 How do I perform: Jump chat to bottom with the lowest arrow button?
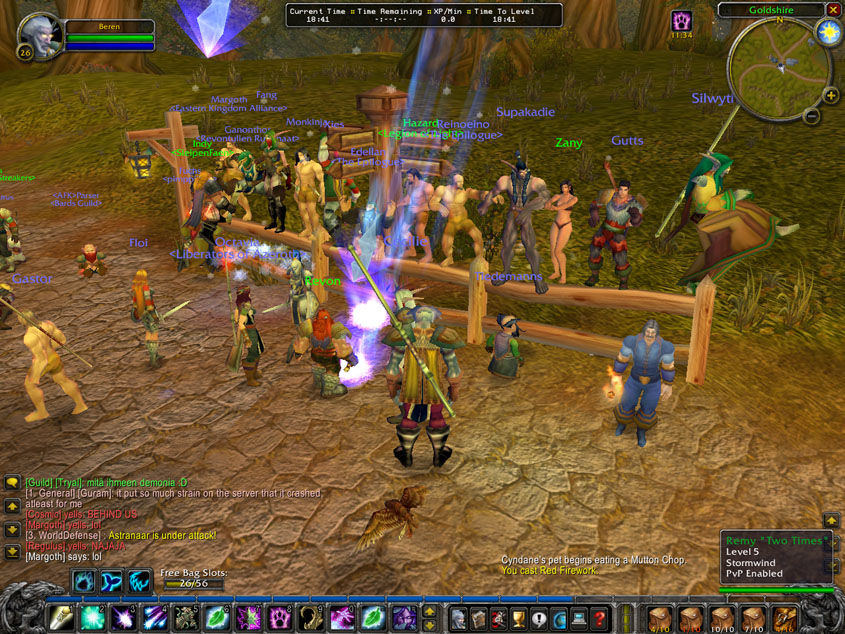click(x=12, y=551)
